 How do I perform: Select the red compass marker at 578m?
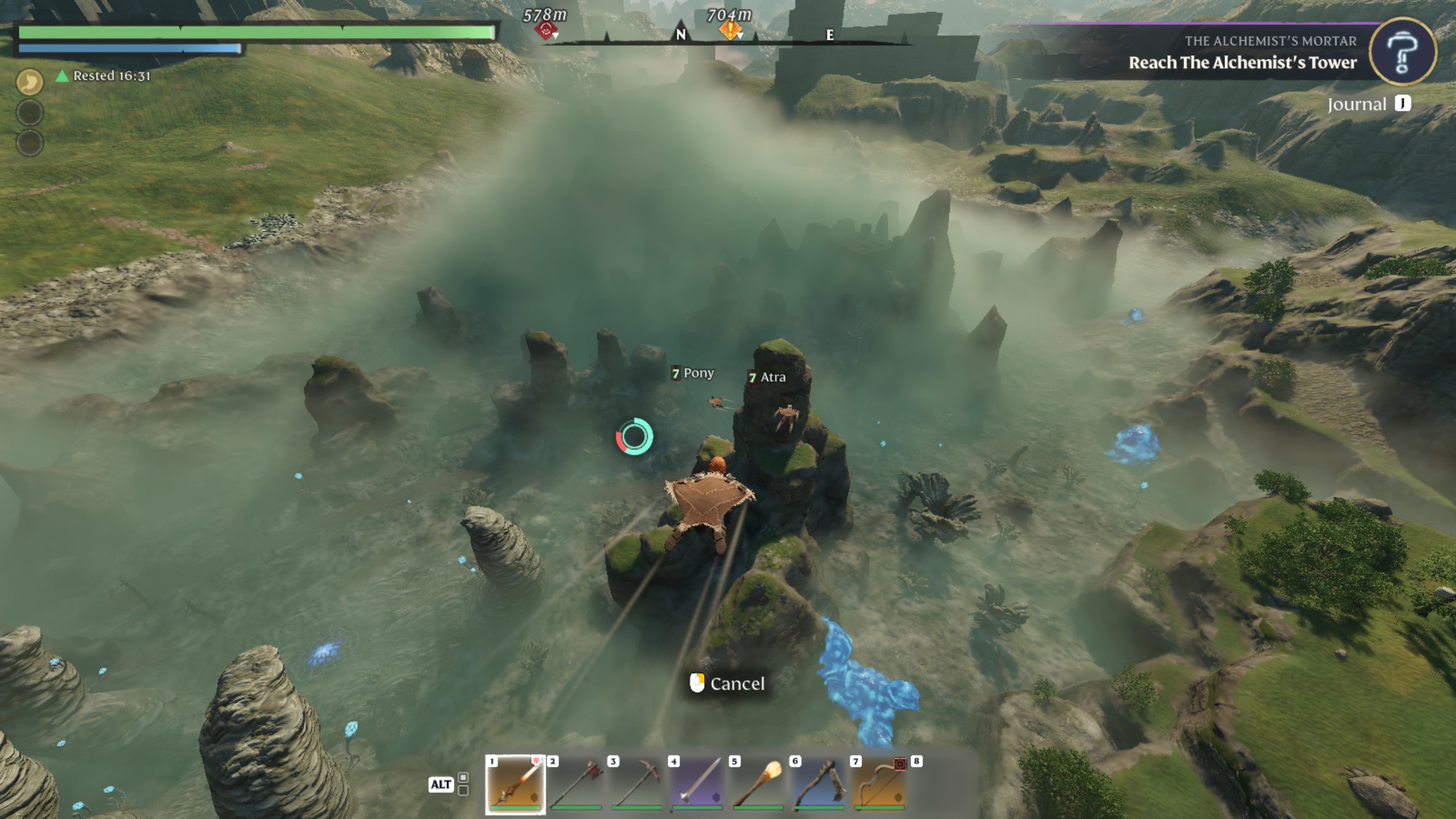[x=546, y=30]
